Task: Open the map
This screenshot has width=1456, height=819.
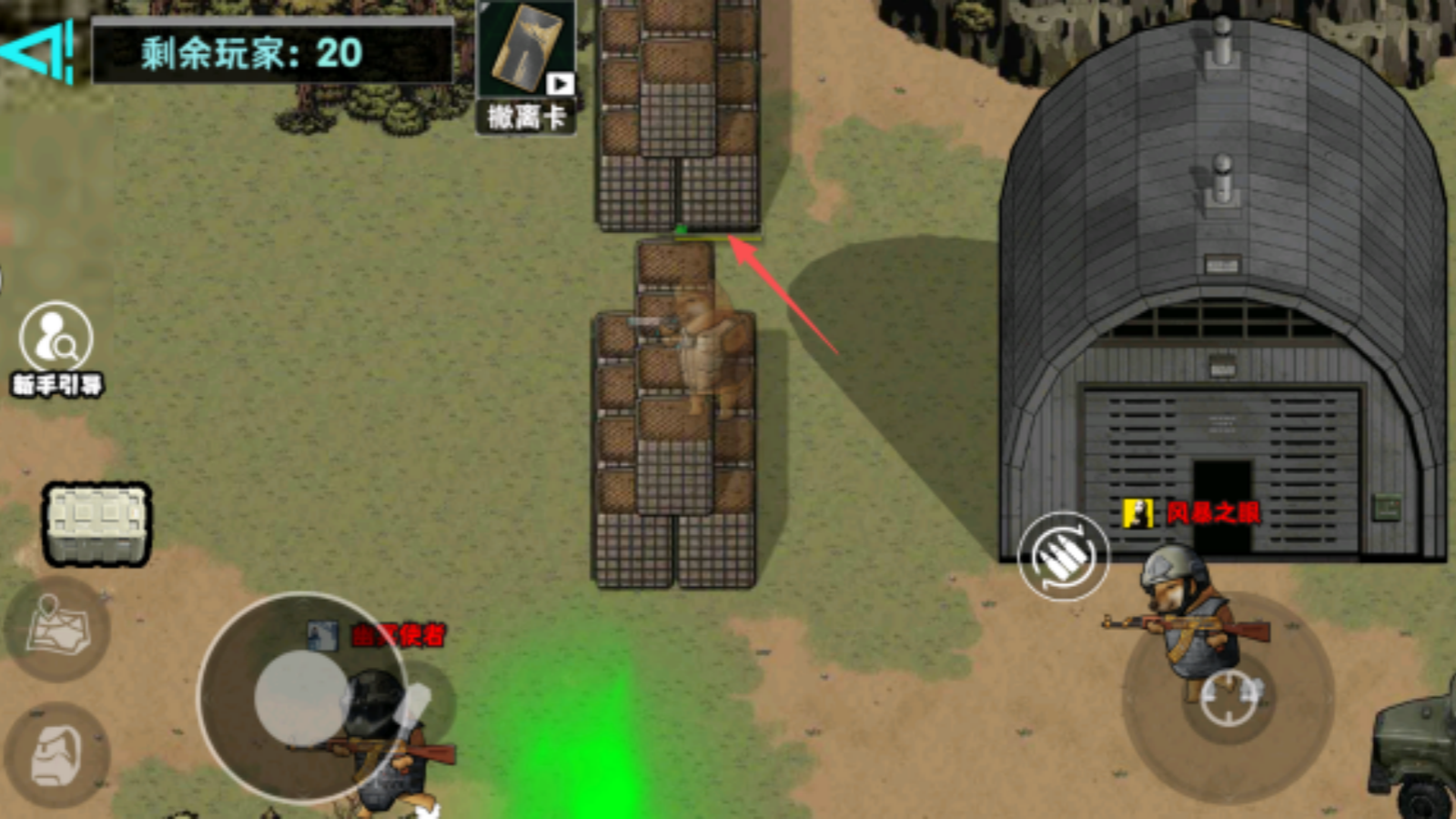Action: 56,628
